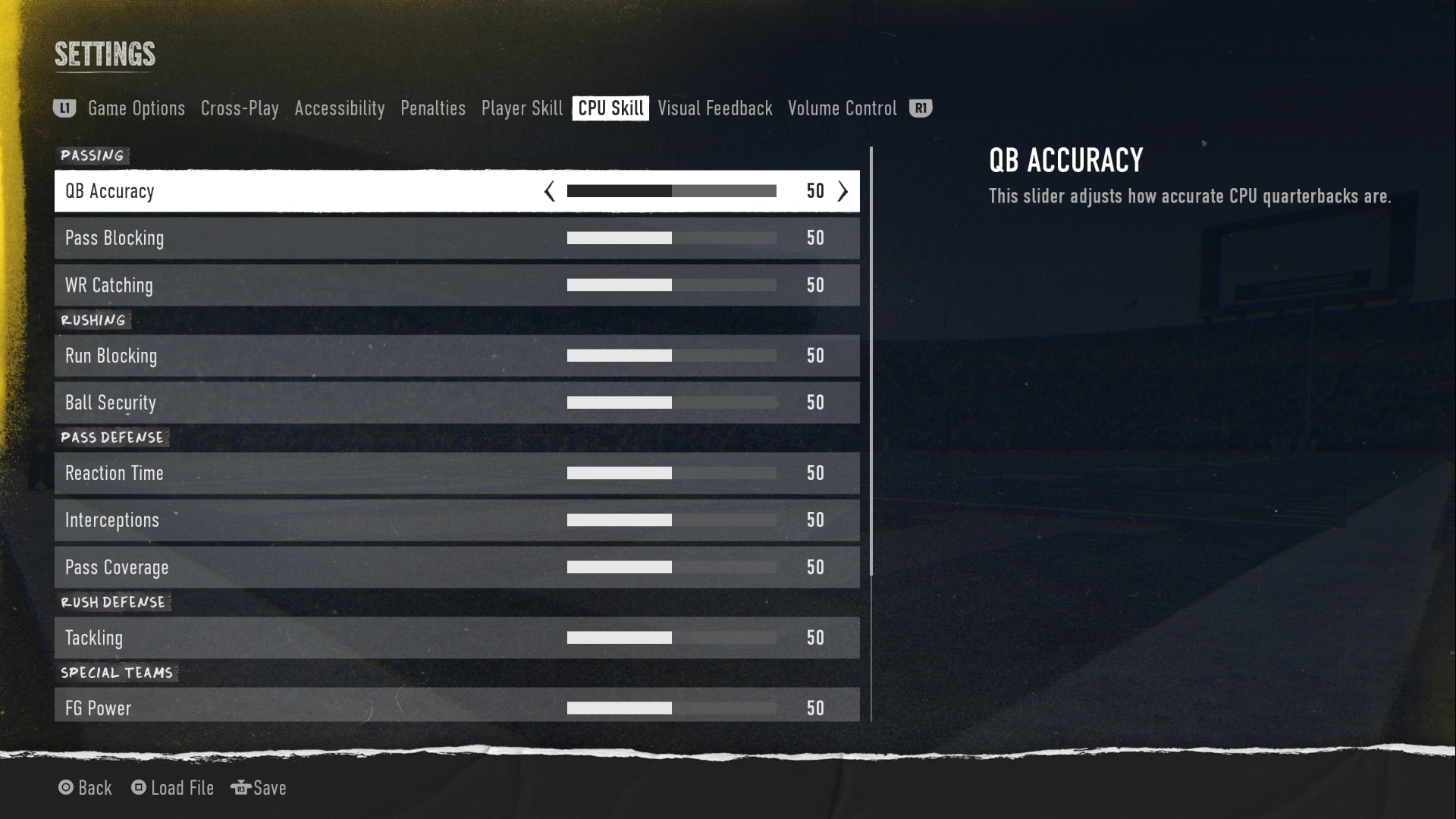Click the left arrow on QB Accuracy
1456x819 pixels.
tap(548, 191)
